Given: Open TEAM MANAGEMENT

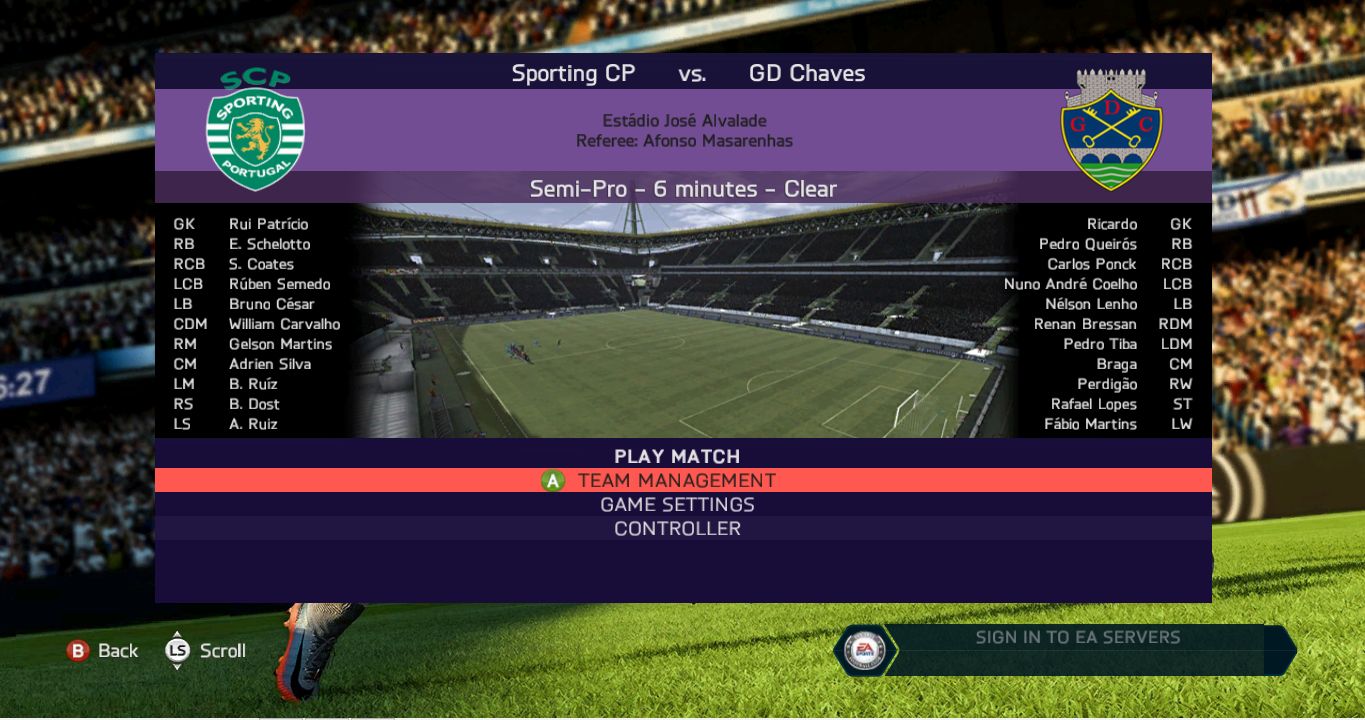Looking at the screenshot, I should coord(677,481).
